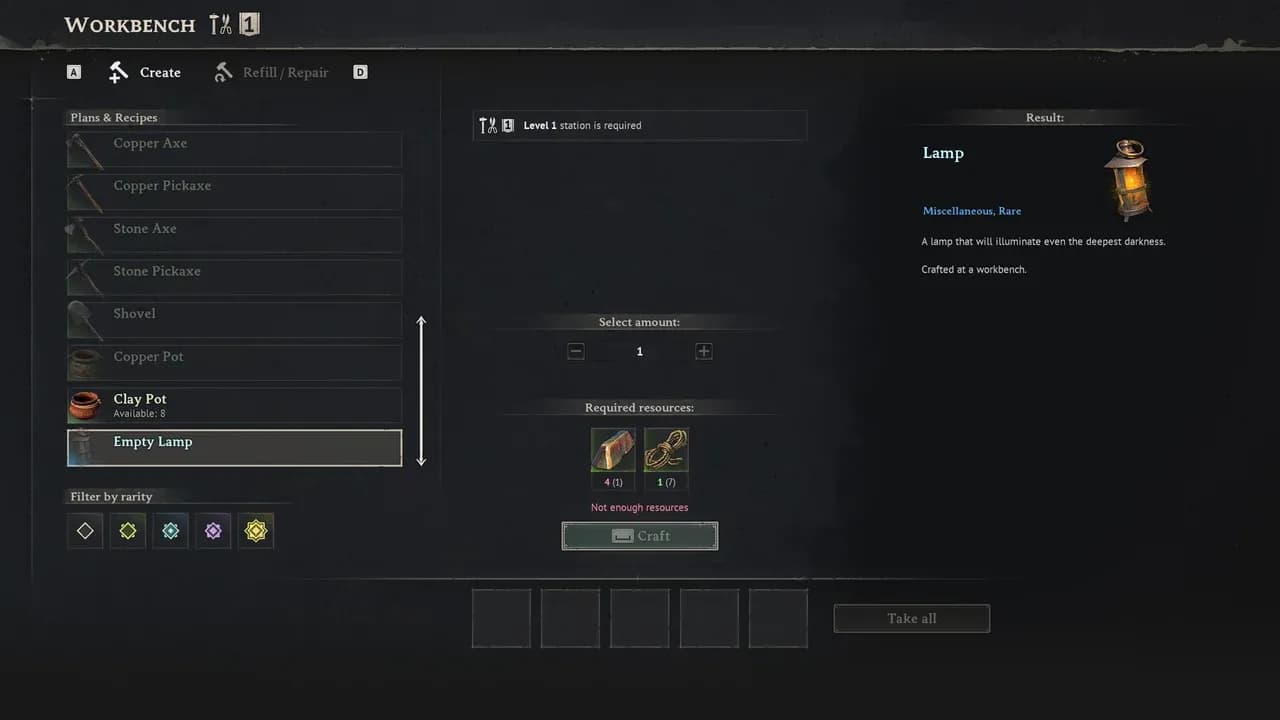Select the Empty Lamp recipe entry

pos(234,447)
